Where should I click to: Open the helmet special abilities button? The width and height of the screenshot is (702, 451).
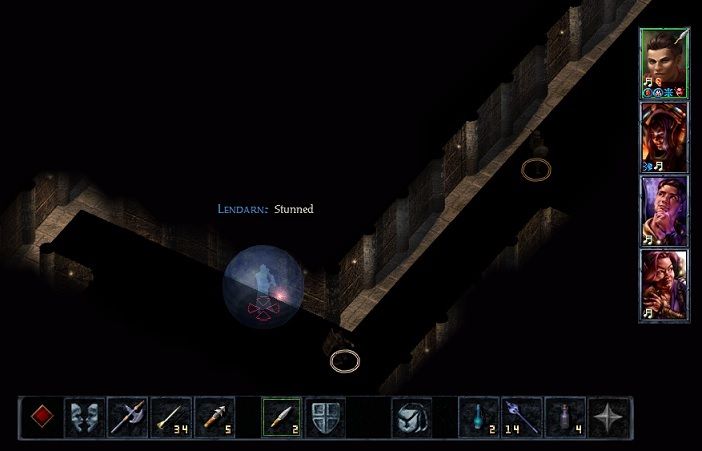(x=412, y=416)
